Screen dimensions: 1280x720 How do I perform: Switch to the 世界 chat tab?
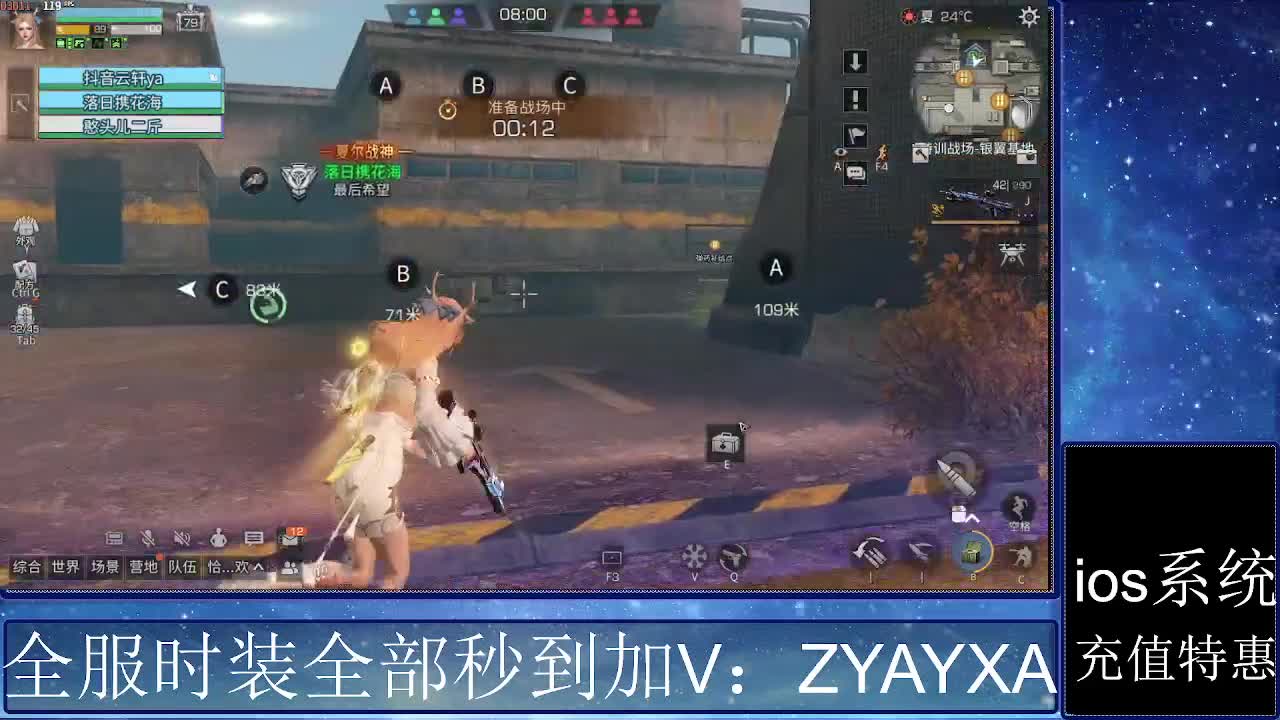click(x=65, y=566)
